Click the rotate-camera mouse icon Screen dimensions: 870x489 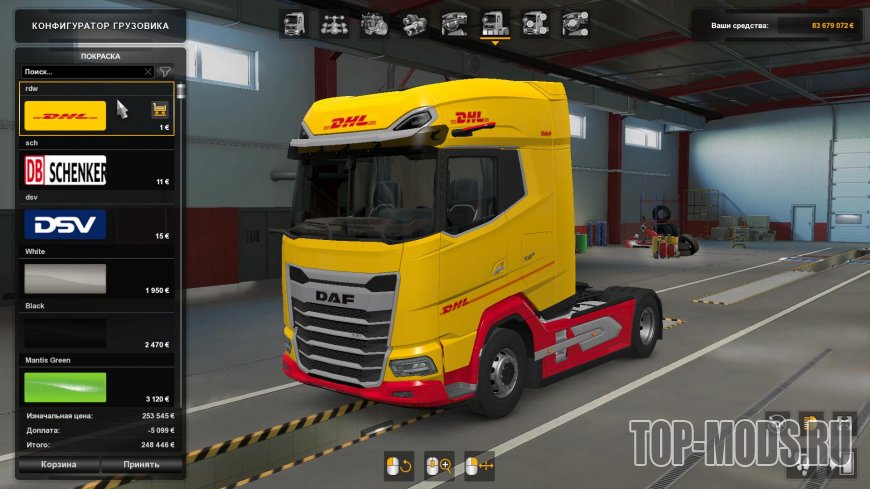pyautogui.click(x=398, y=465)
